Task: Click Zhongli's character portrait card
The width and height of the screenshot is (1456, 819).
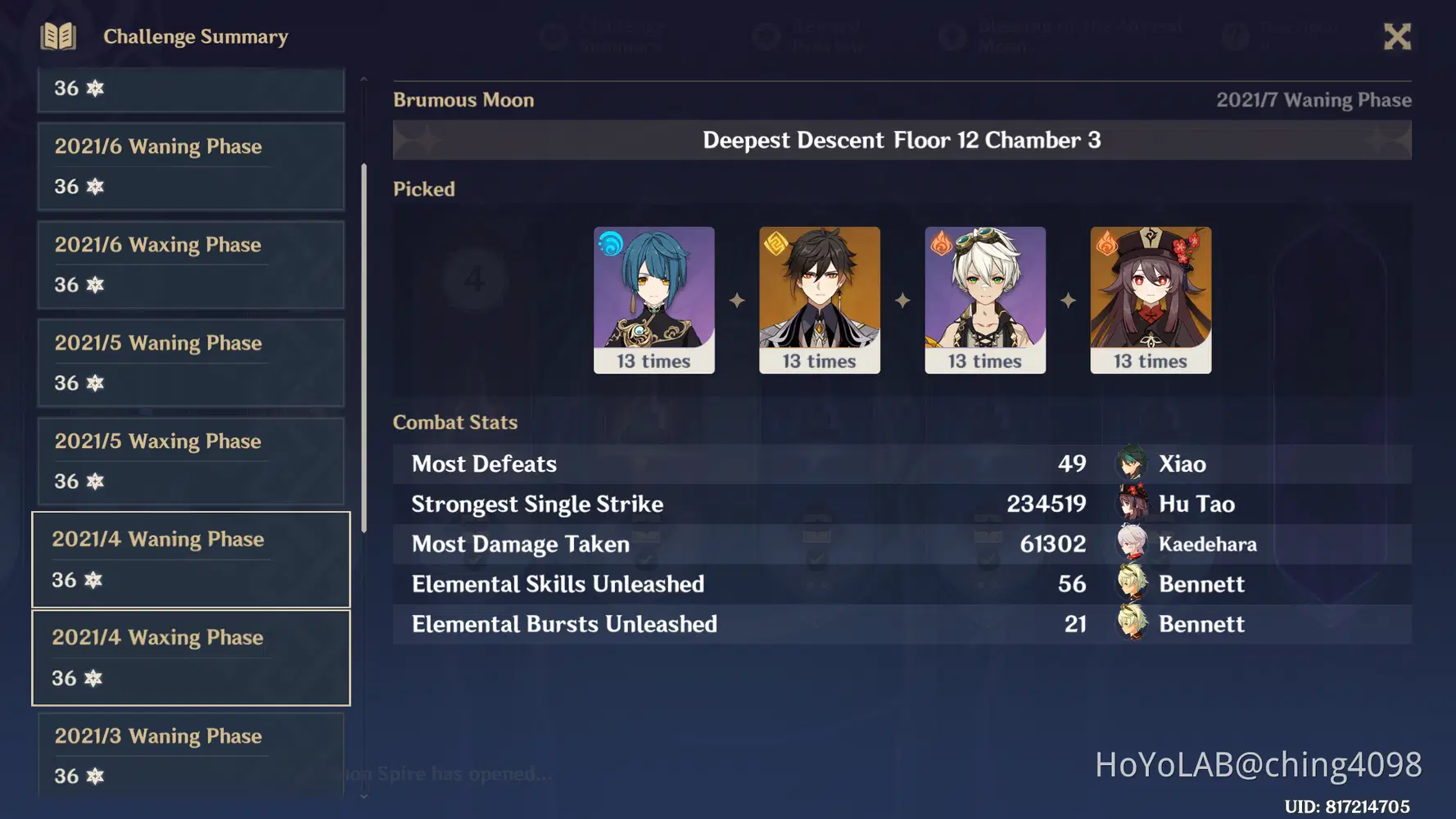Action: [820, 300]
